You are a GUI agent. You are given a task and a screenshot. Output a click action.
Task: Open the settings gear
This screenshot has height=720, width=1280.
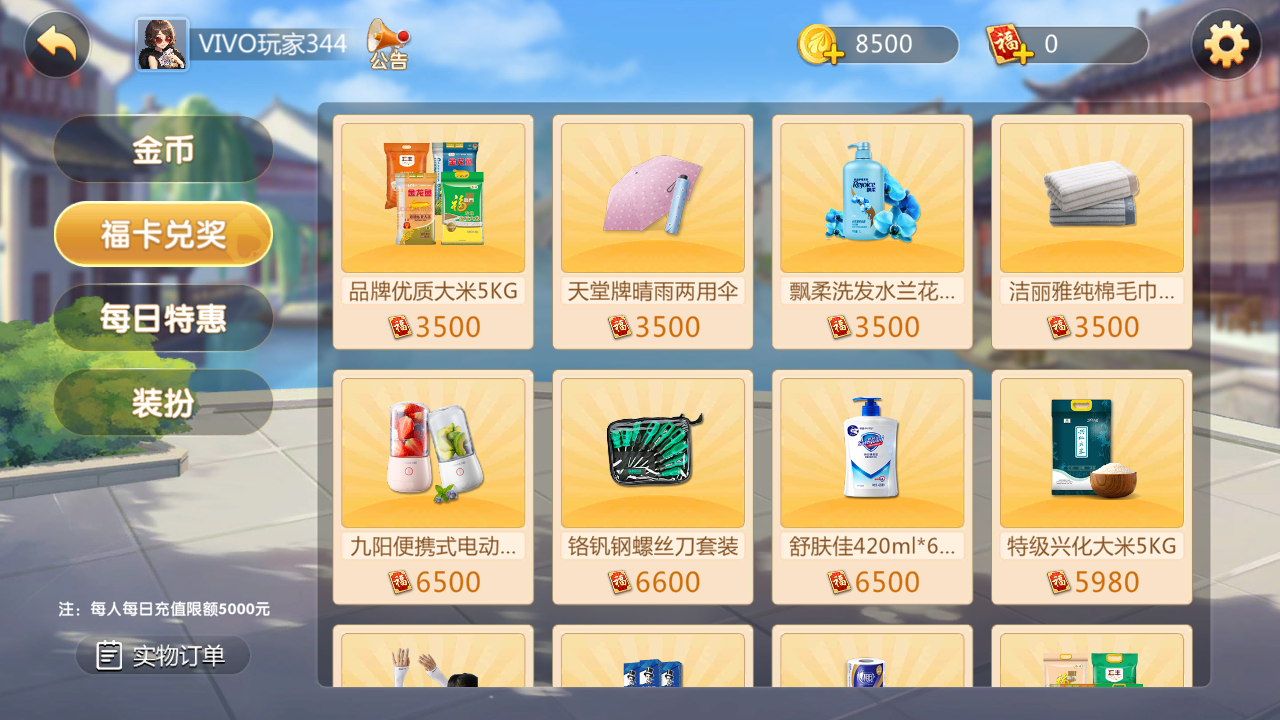1227,44
